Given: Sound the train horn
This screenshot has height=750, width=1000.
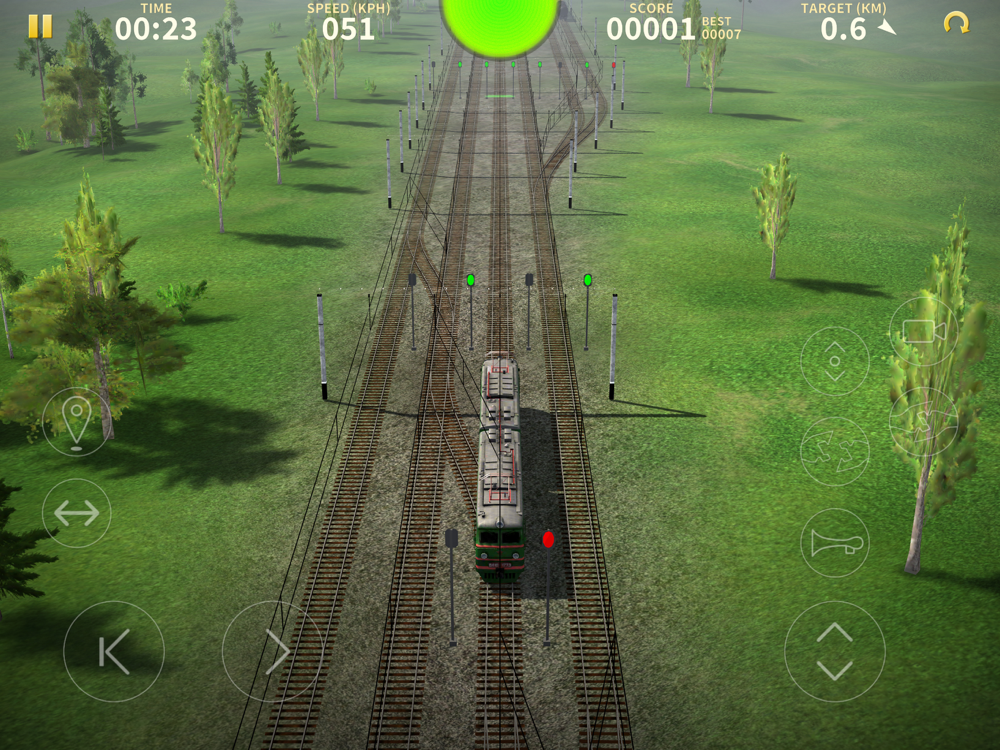Looking at the screenshot, I should 834,543.
